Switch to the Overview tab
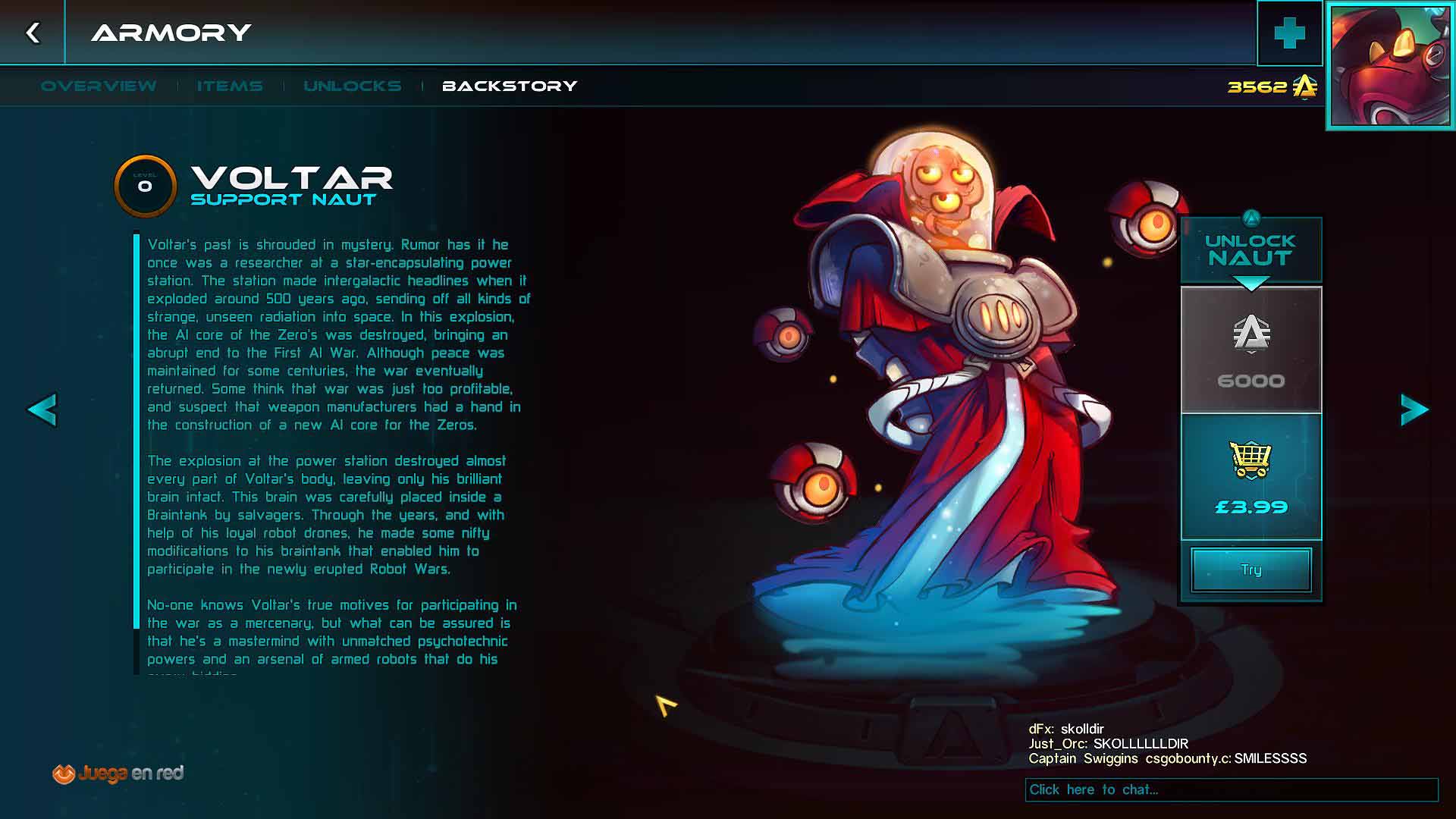 coord(99,86)
